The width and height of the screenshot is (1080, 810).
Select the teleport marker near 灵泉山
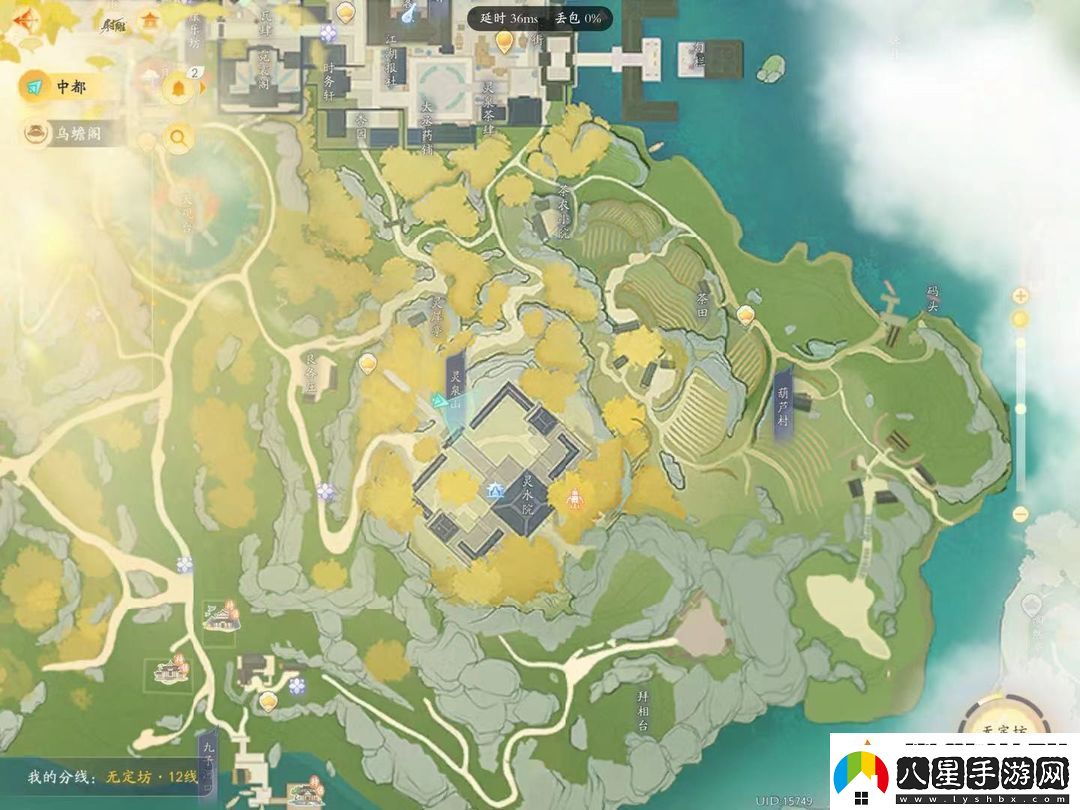tap(368, 362)
